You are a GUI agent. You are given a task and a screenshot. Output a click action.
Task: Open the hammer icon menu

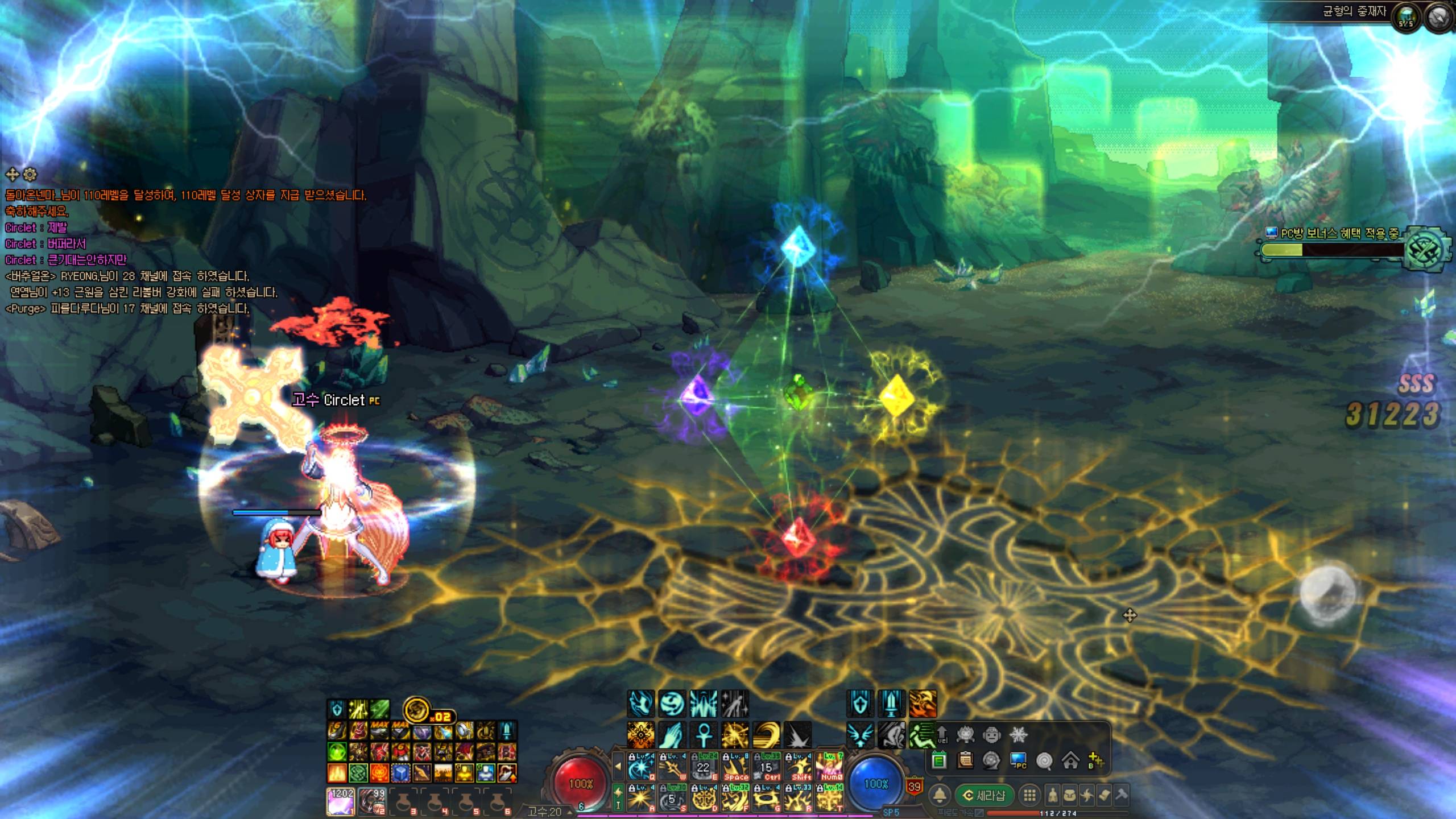[x=1122, y=795]
